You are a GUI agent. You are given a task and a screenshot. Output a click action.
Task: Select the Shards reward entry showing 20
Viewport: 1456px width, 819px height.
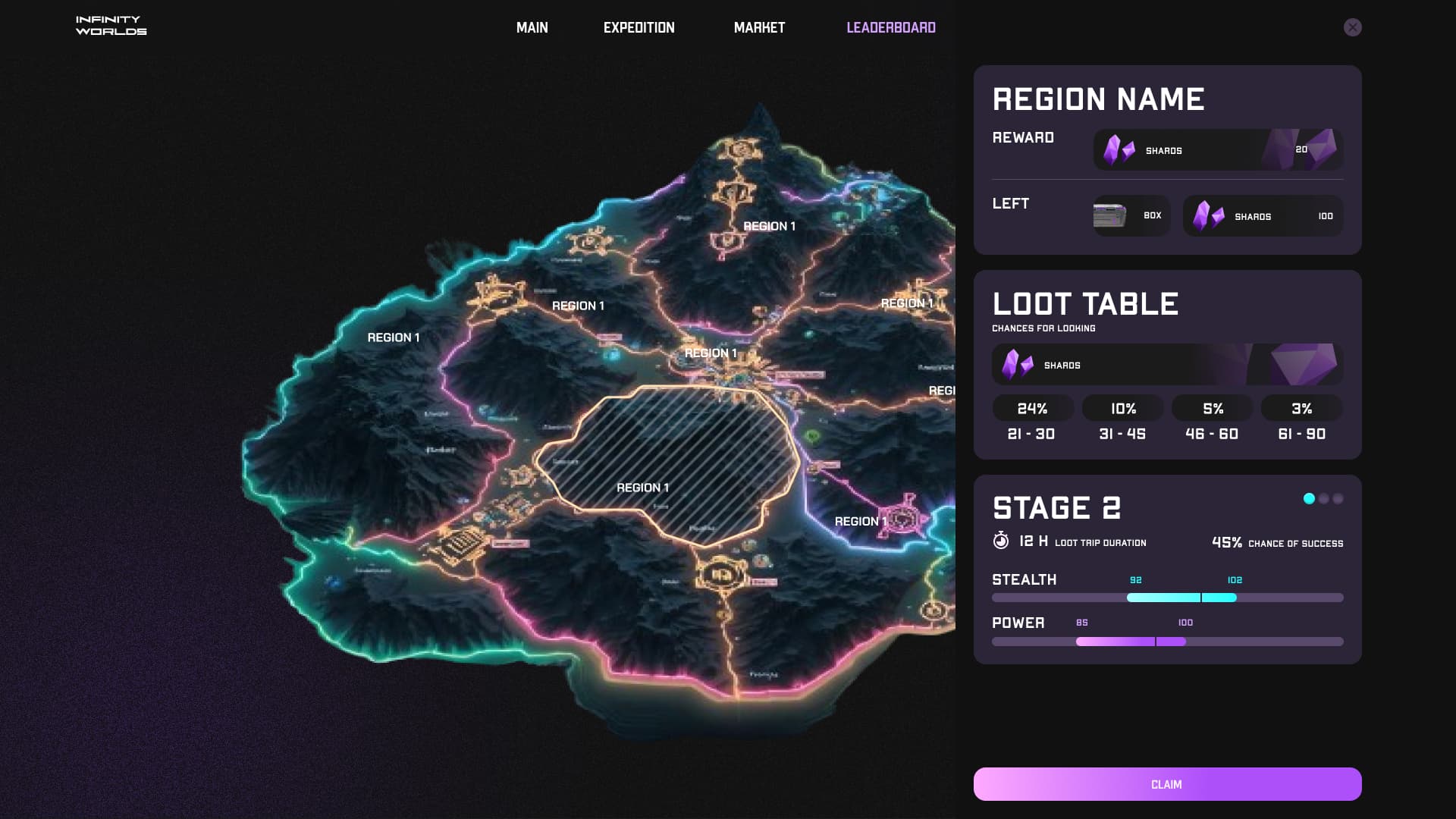1217,150
